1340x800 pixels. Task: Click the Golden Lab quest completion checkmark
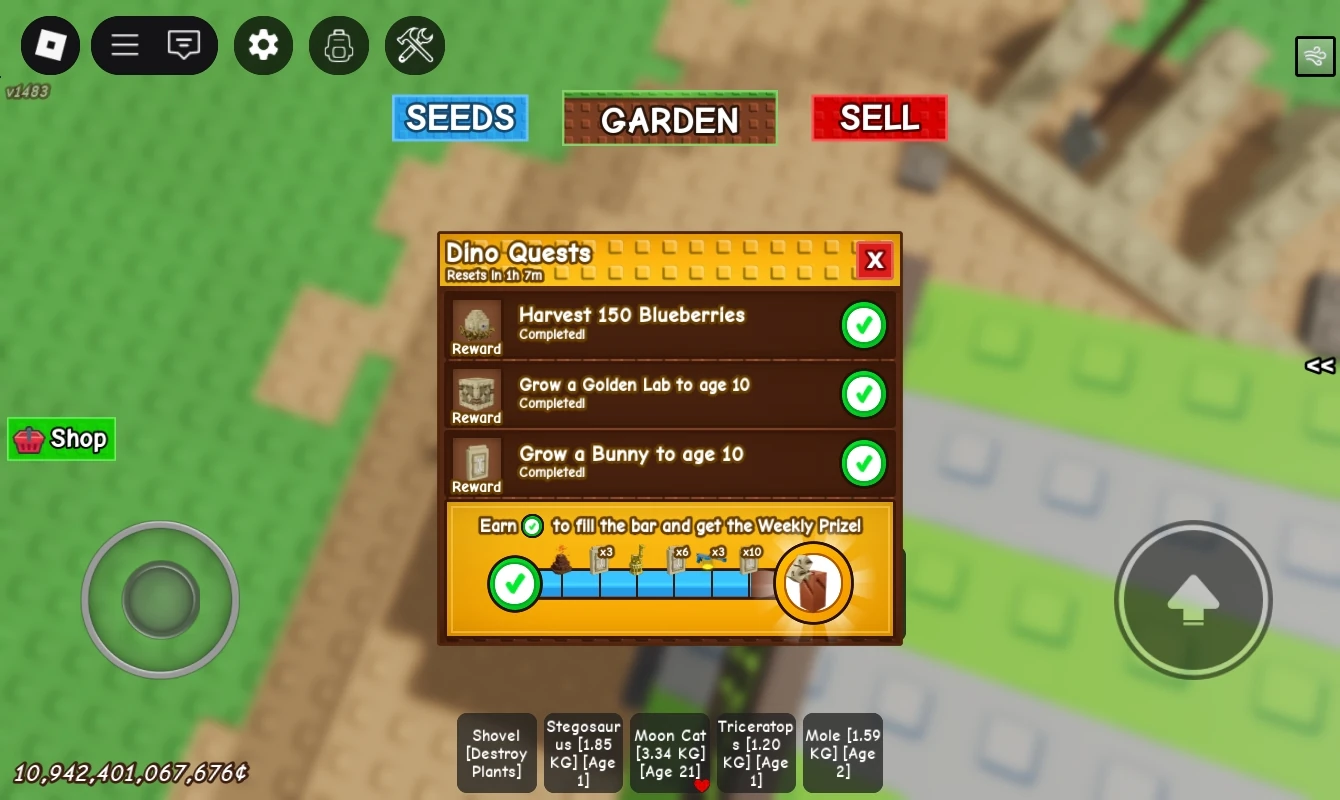click(863, 394)
